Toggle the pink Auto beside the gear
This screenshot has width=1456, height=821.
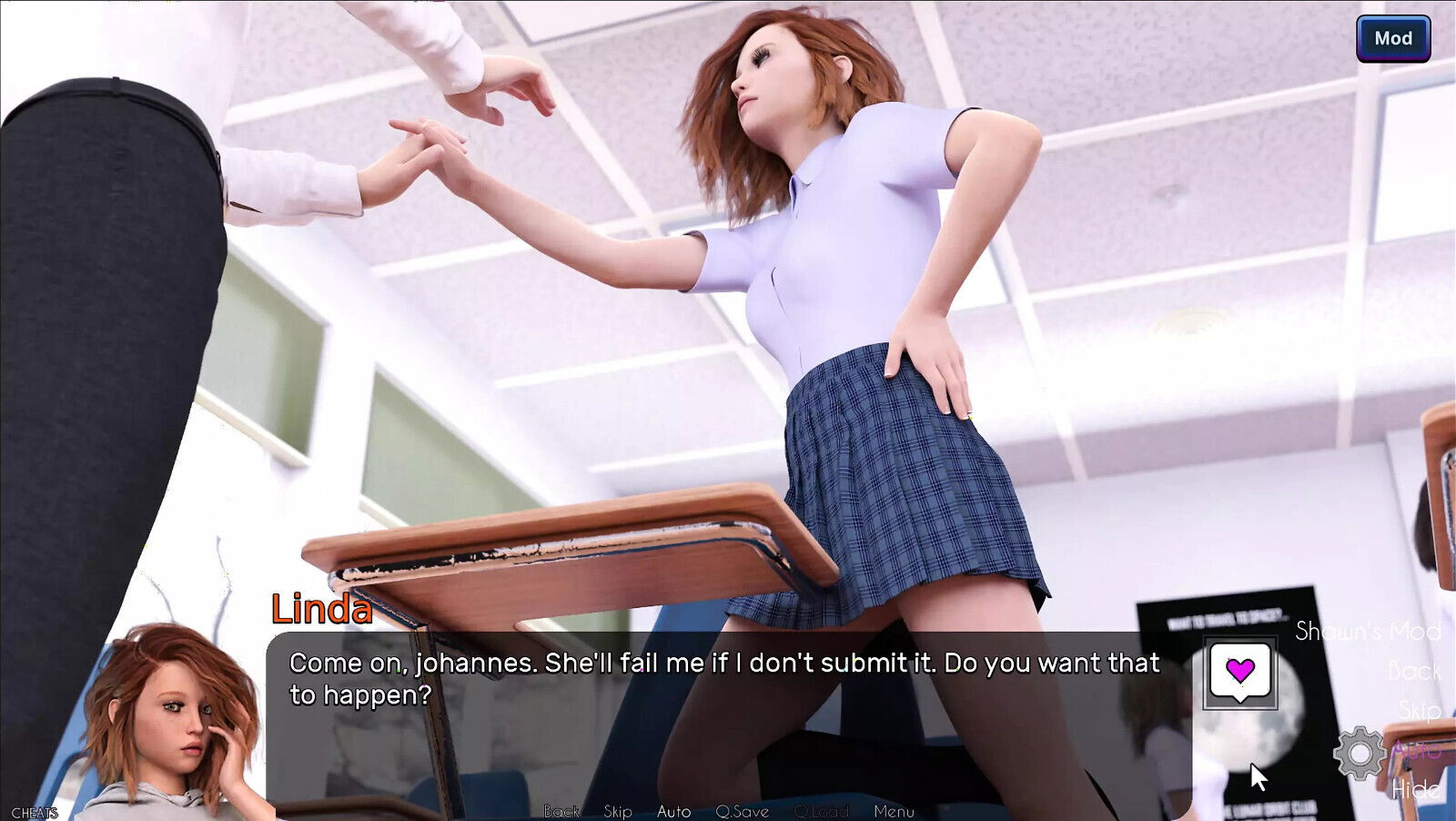[1417, 751]
